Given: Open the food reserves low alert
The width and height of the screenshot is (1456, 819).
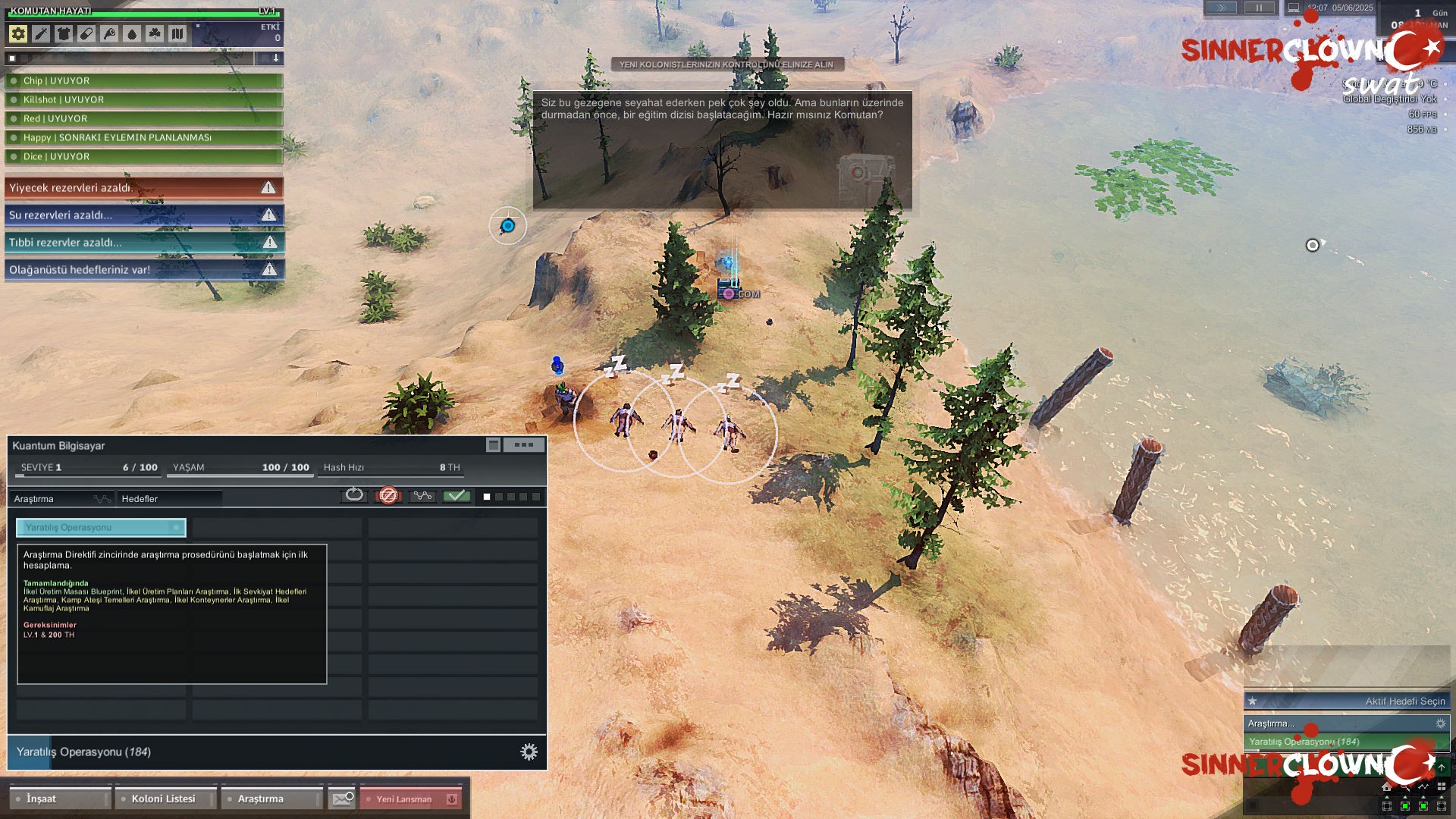Looking at the screenshot, I should pyautogui.click(x=143, y=187).
